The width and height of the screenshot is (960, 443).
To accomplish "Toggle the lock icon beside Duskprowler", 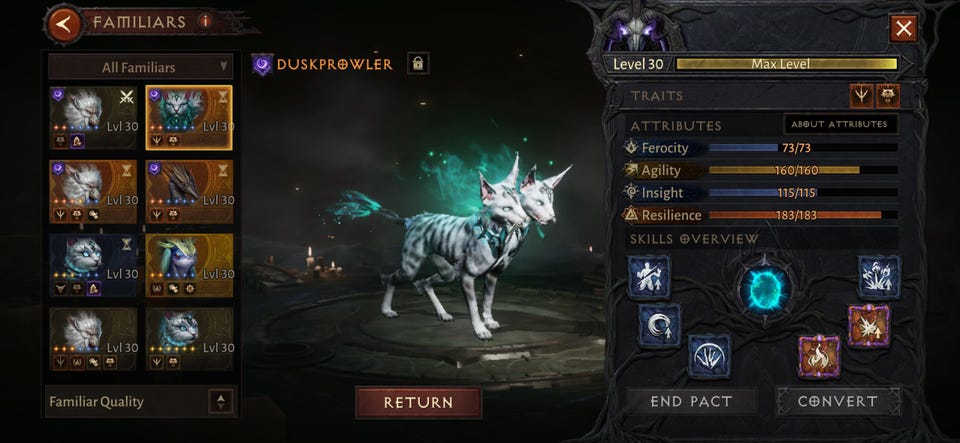I will [x=418, y=64].
